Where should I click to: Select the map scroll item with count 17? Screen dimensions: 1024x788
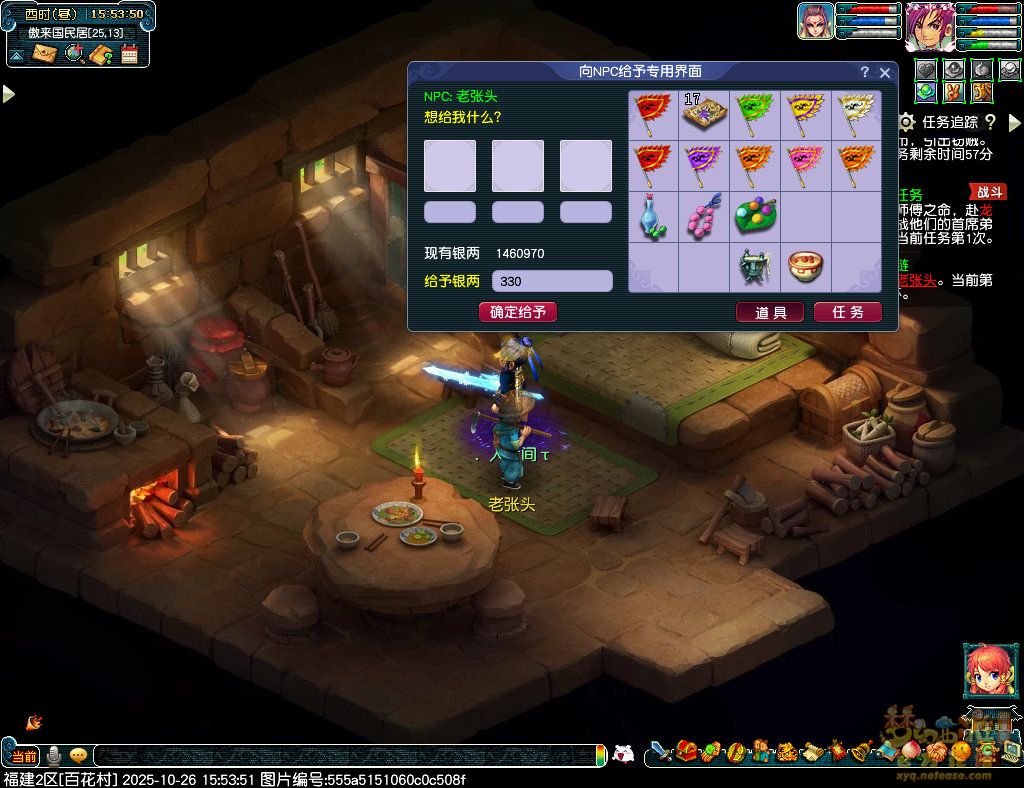click(705, 116)
